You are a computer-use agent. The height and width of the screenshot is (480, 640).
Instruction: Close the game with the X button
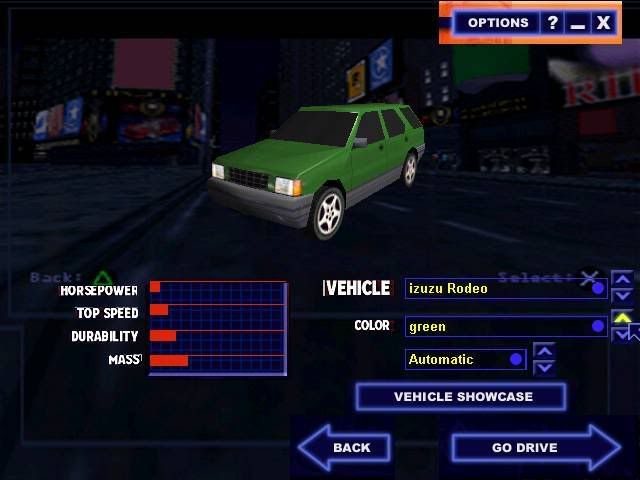tap(603, 23)
